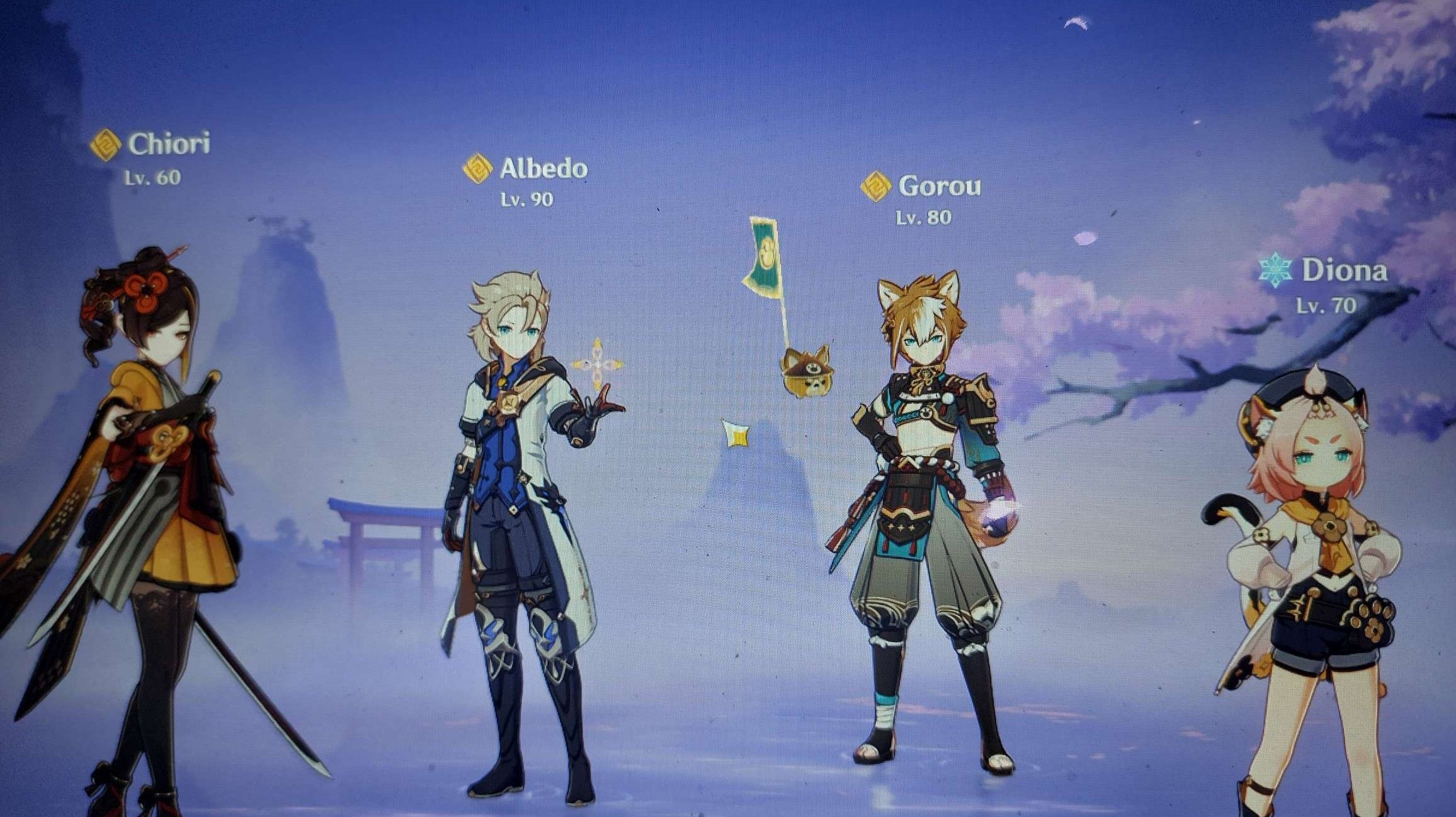1456x817 pixels.
Task: Click the Geo element icon beside Chiori
Action: coord(105,144)
